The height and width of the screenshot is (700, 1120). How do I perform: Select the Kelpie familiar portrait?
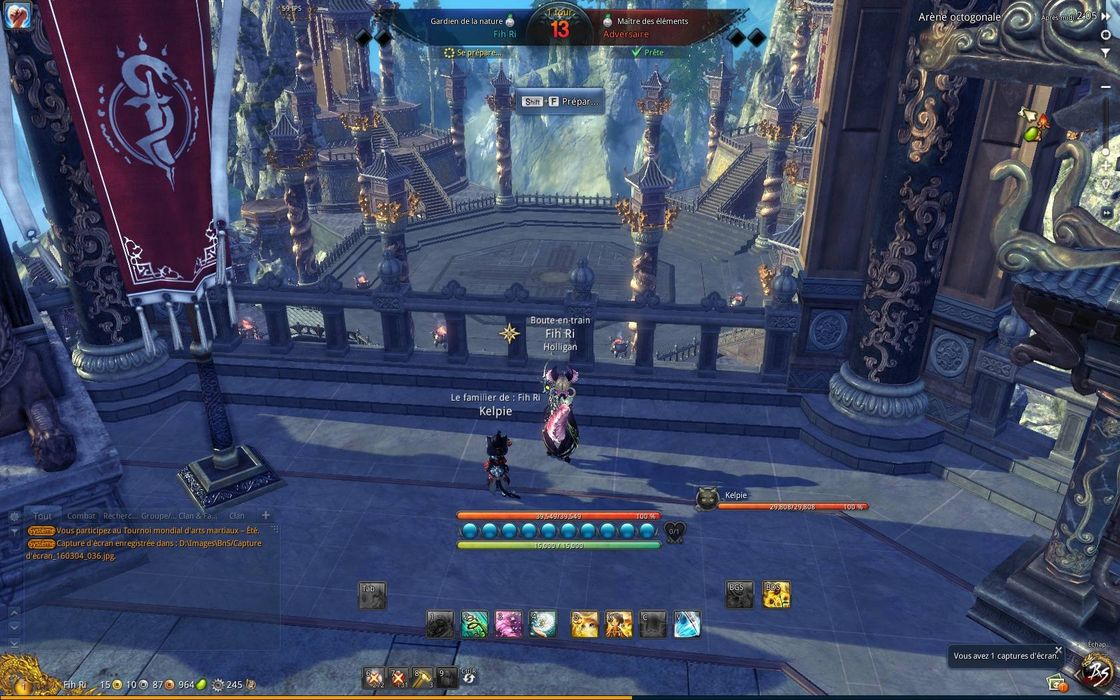(707, 496)
